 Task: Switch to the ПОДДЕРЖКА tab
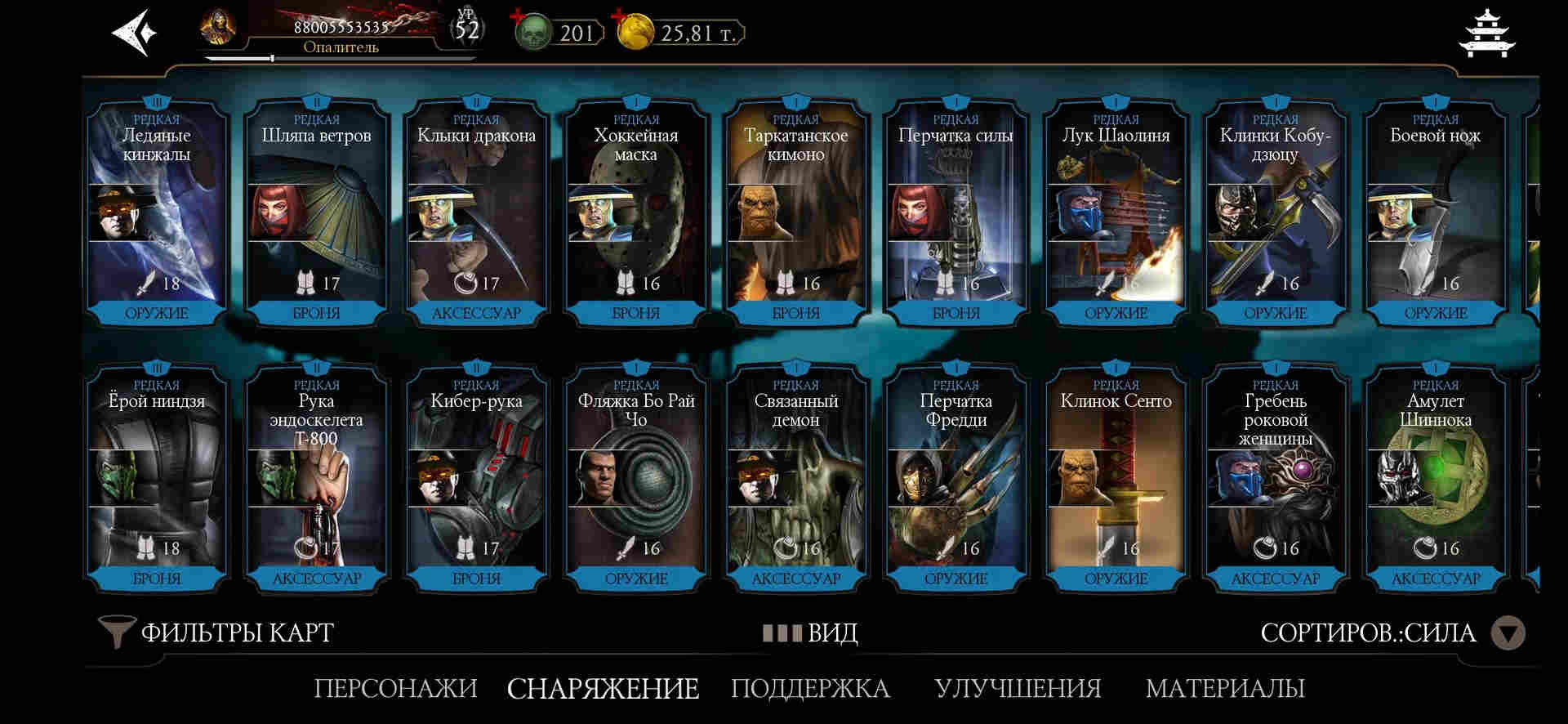click(x=810, y=688)
